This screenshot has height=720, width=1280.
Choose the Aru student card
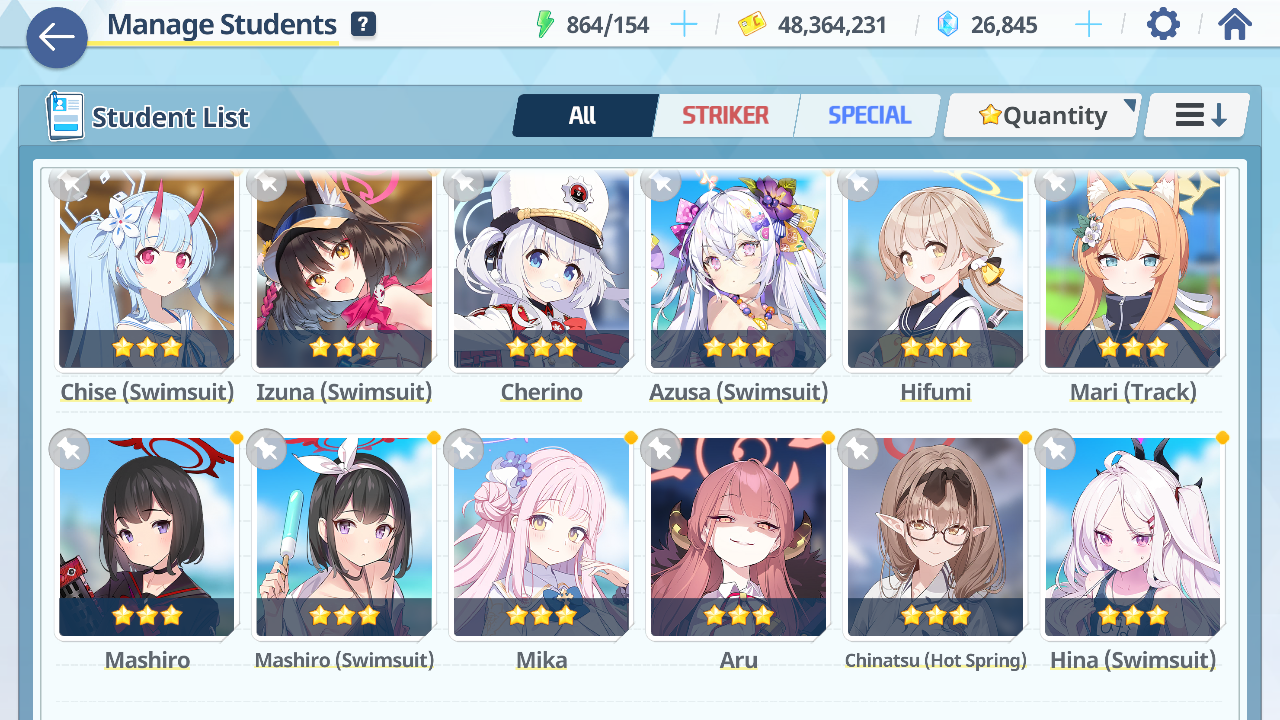(x=738, y=538)
